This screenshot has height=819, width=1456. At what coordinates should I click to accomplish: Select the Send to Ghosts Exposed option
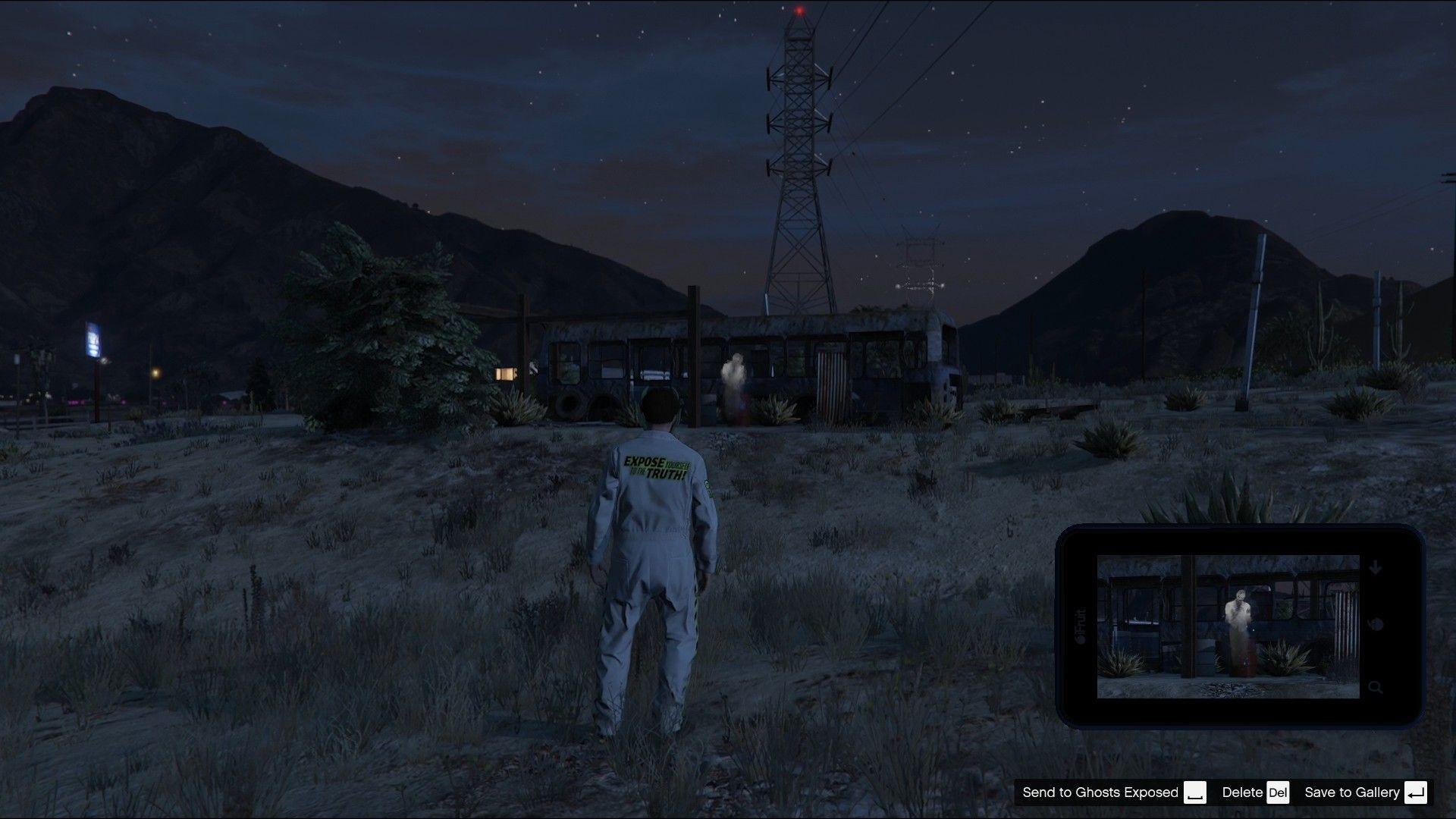1100,792
